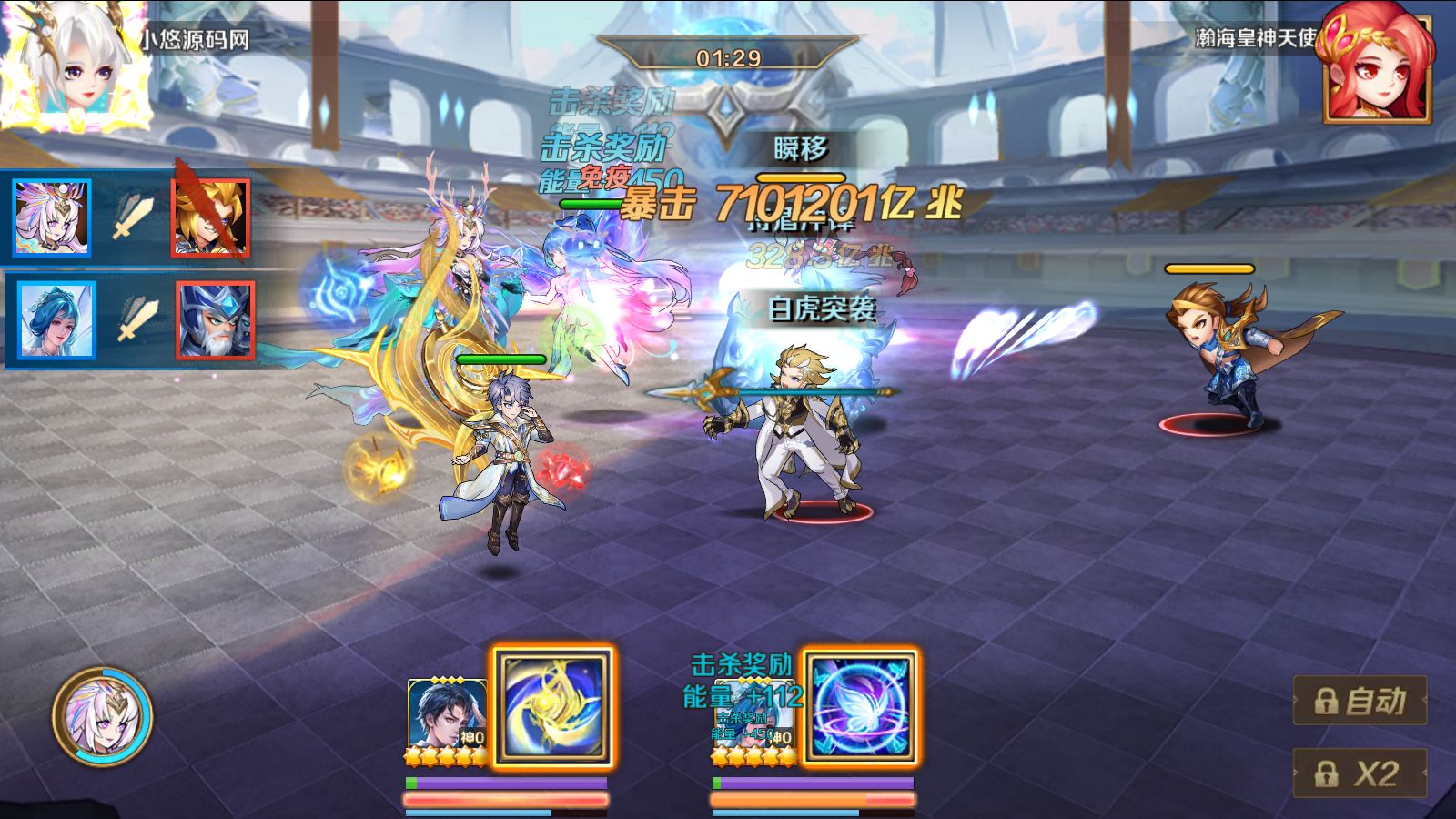Select the blue-haired ally portrait in matchup list
The width and height of the screenshot is (1456, 819).
pos(56,320)
